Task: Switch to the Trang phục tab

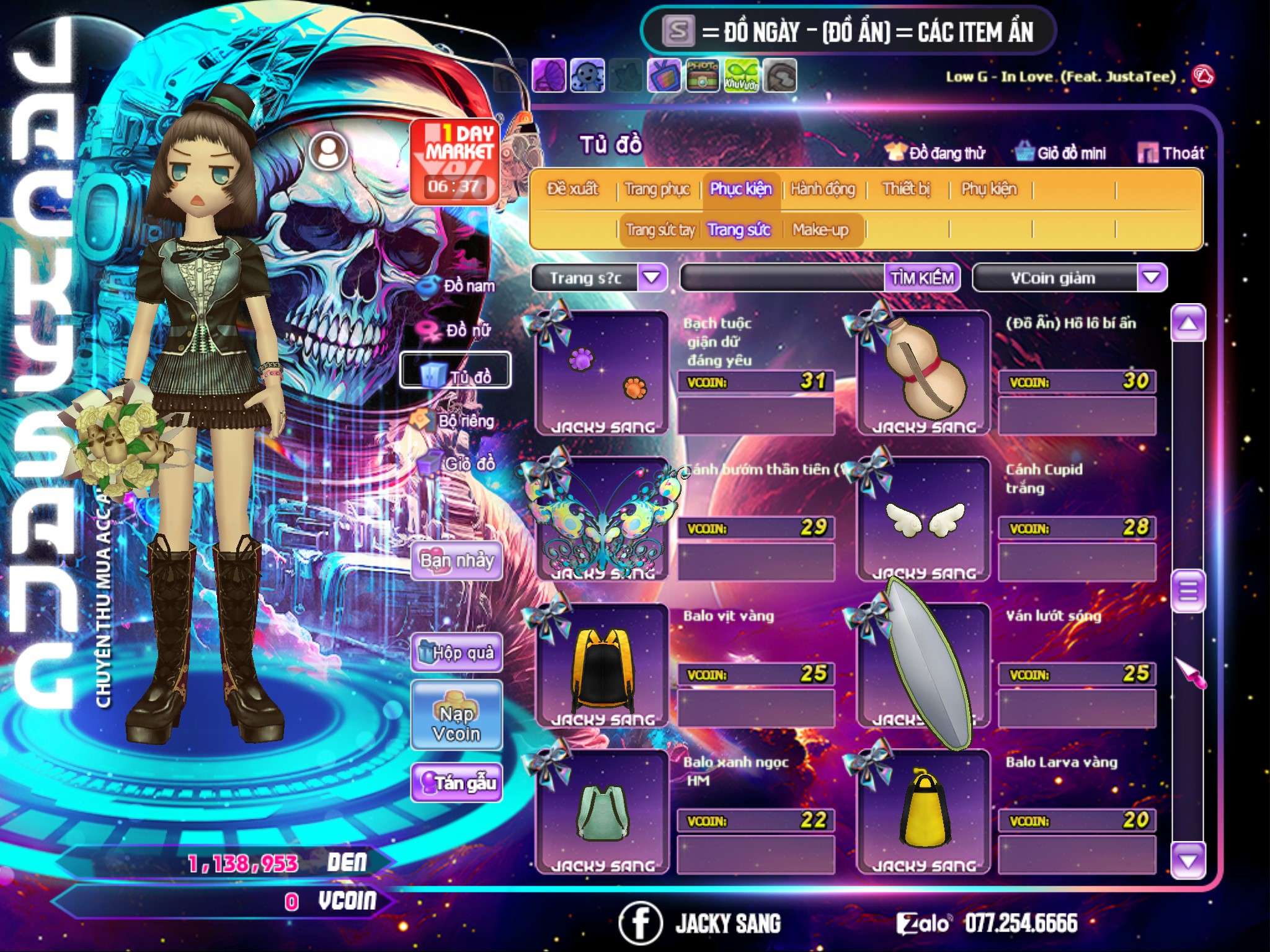Action: click(x=657, y=188)
